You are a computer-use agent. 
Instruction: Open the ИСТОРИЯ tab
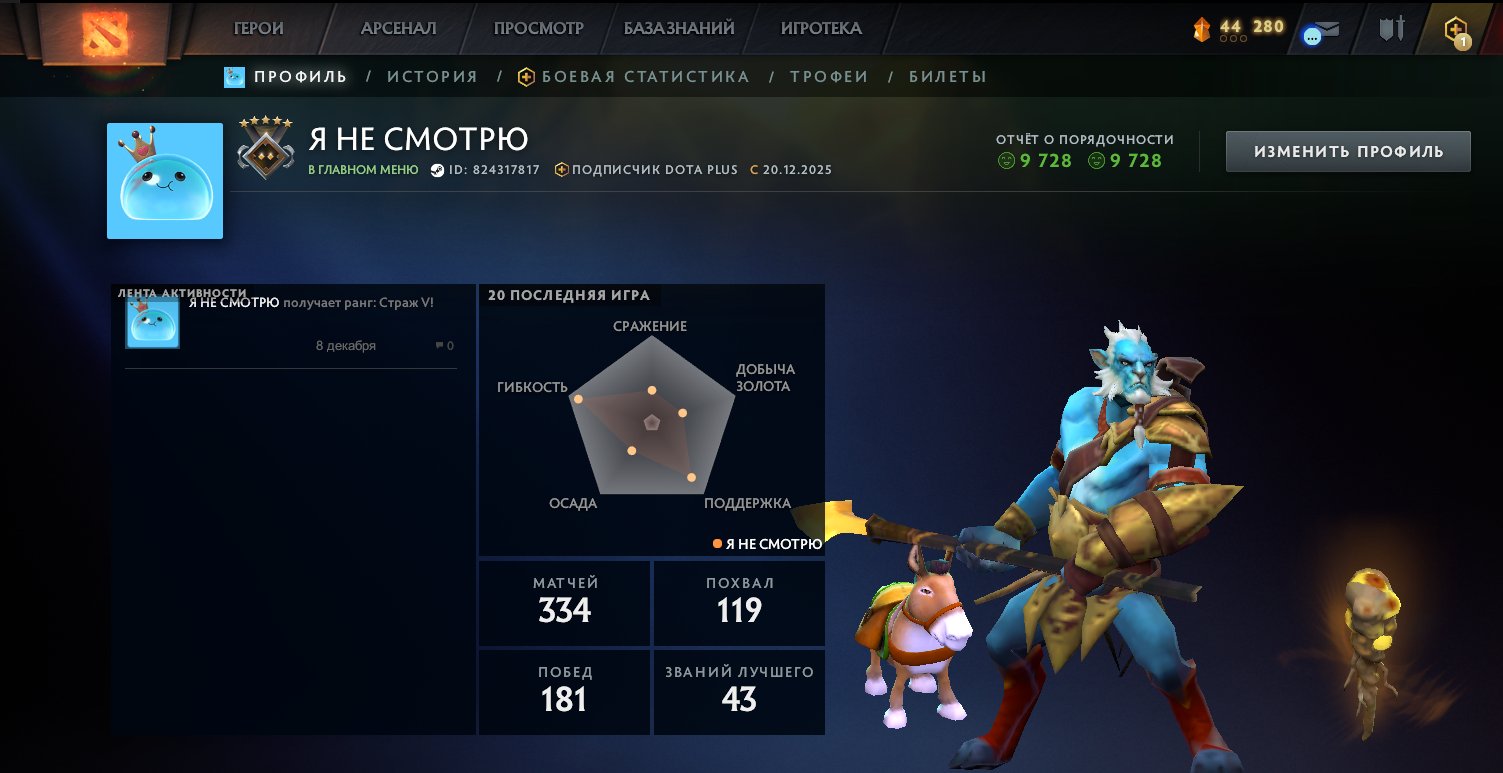tap(432, 75)
